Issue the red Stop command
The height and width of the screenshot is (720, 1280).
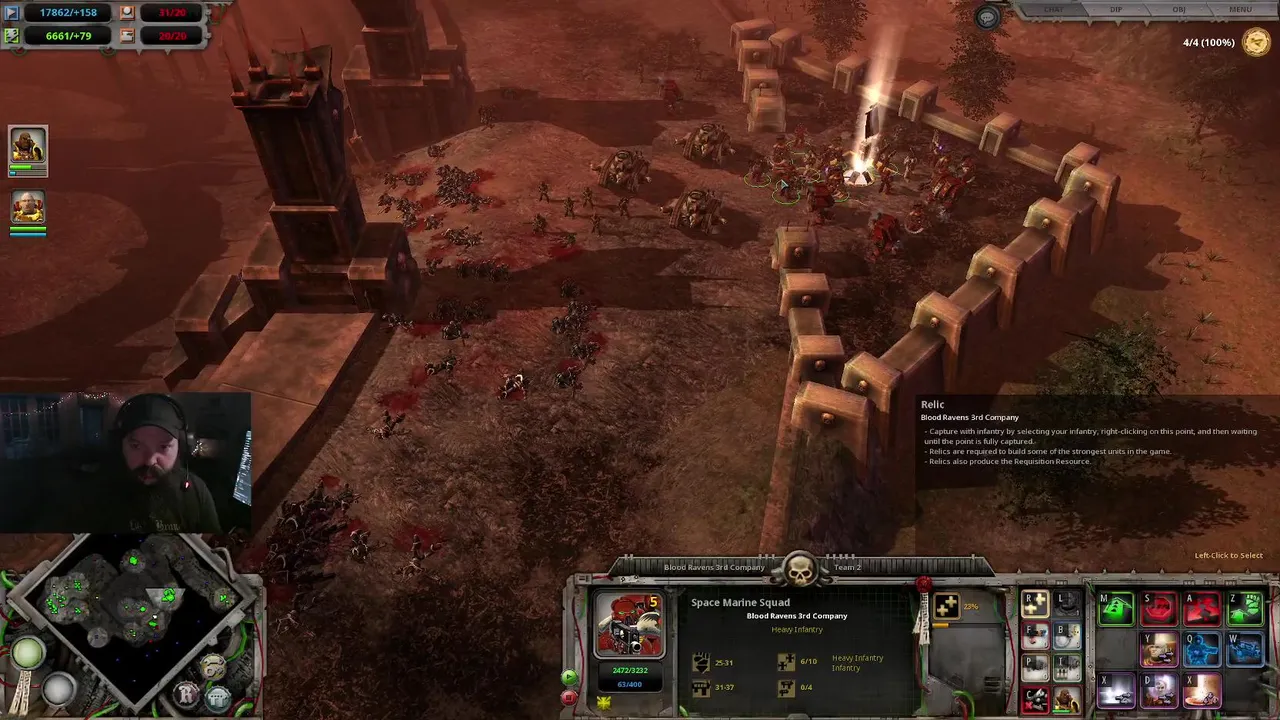point(1159,608)
